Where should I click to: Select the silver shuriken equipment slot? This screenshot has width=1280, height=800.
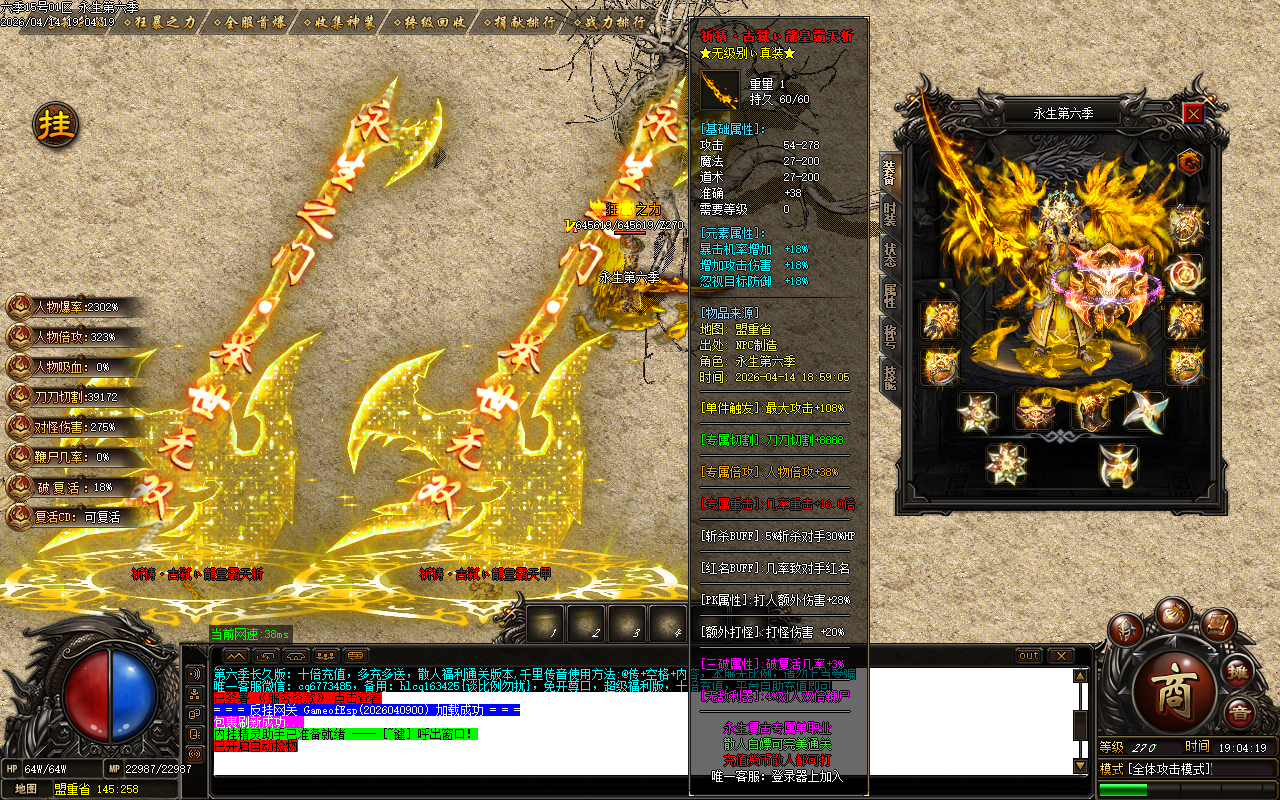click(x=1144, y=411)
